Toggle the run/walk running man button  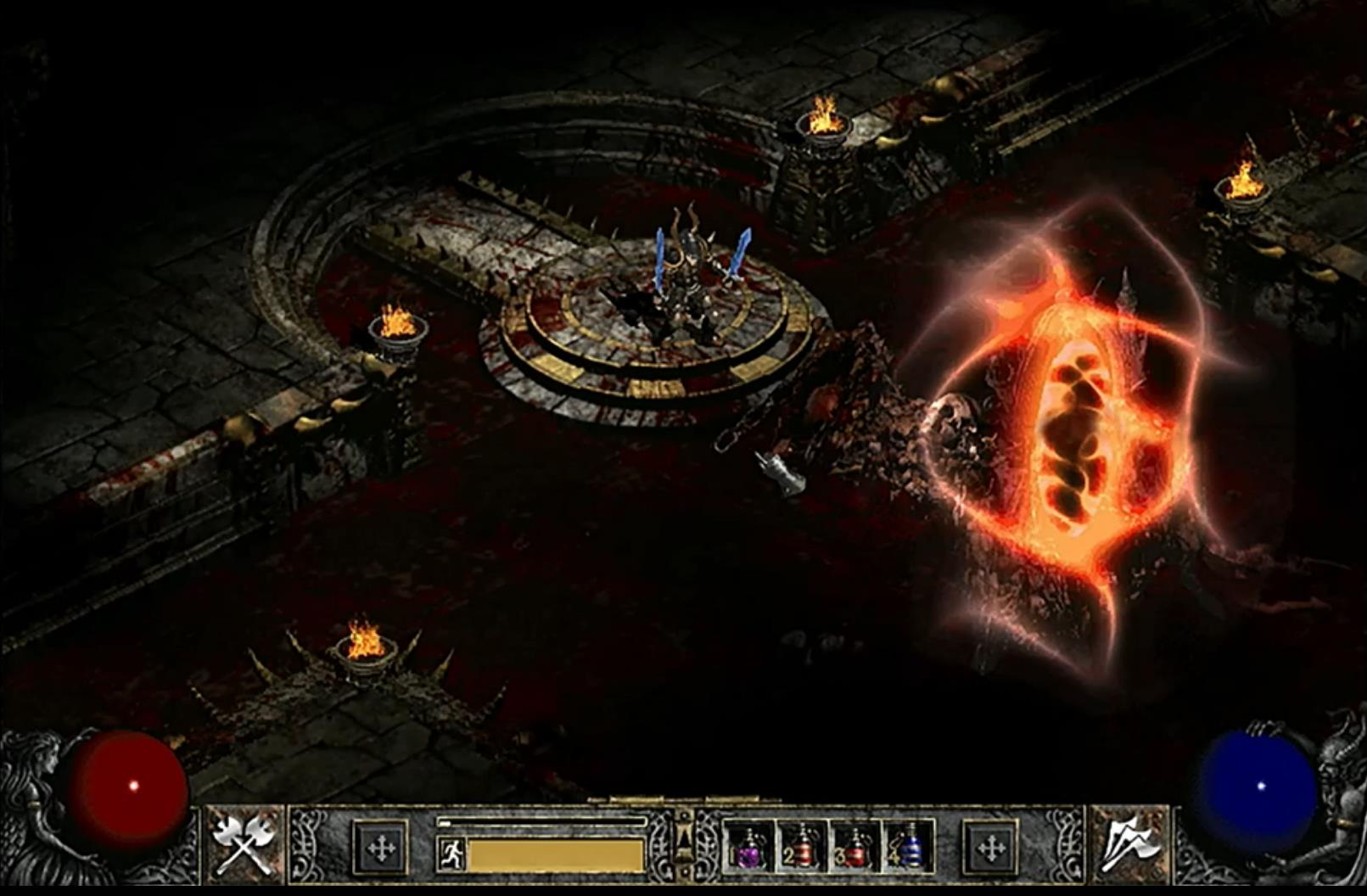tap(451, 853)
